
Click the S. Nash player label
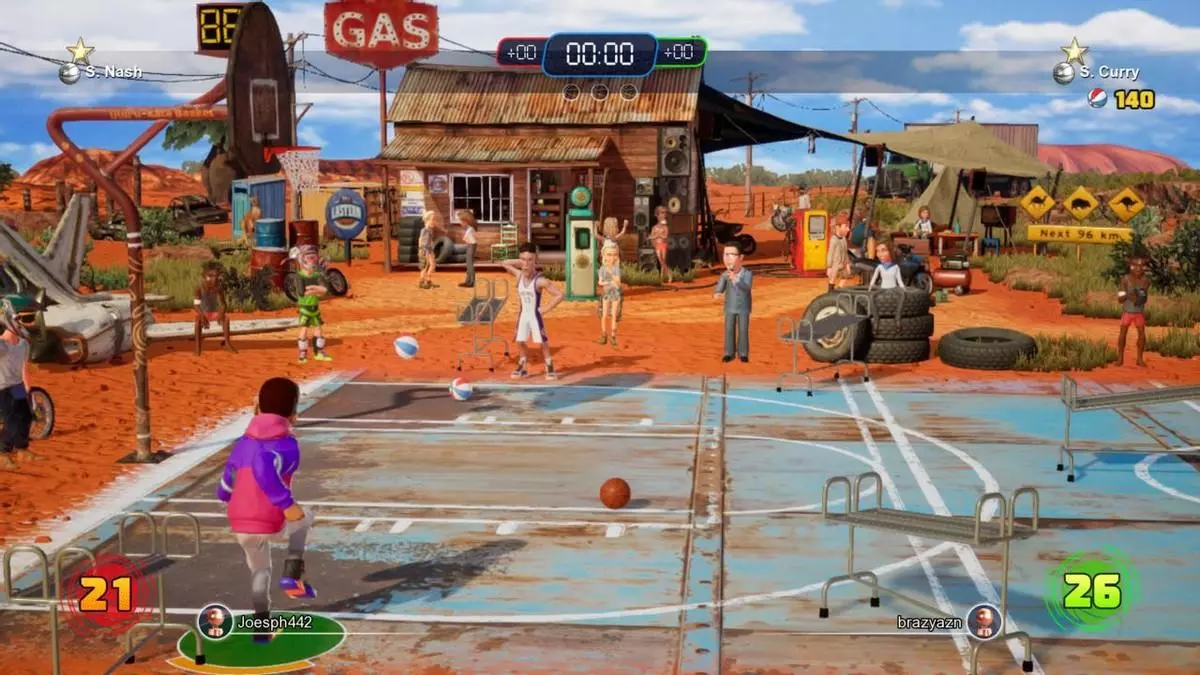click(x=113, y=72)
